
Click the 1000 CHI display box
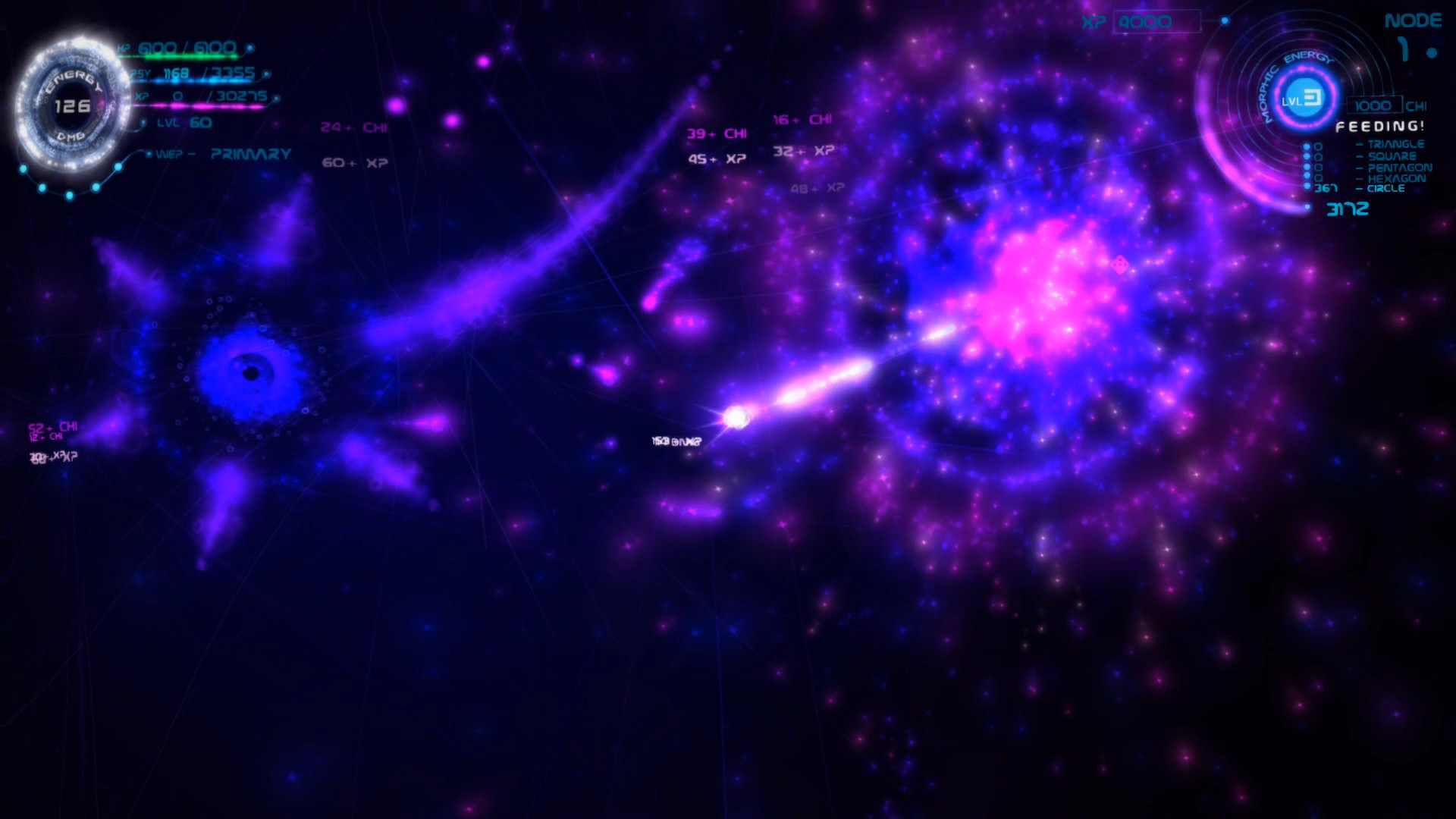click(x=1375, y=105)
